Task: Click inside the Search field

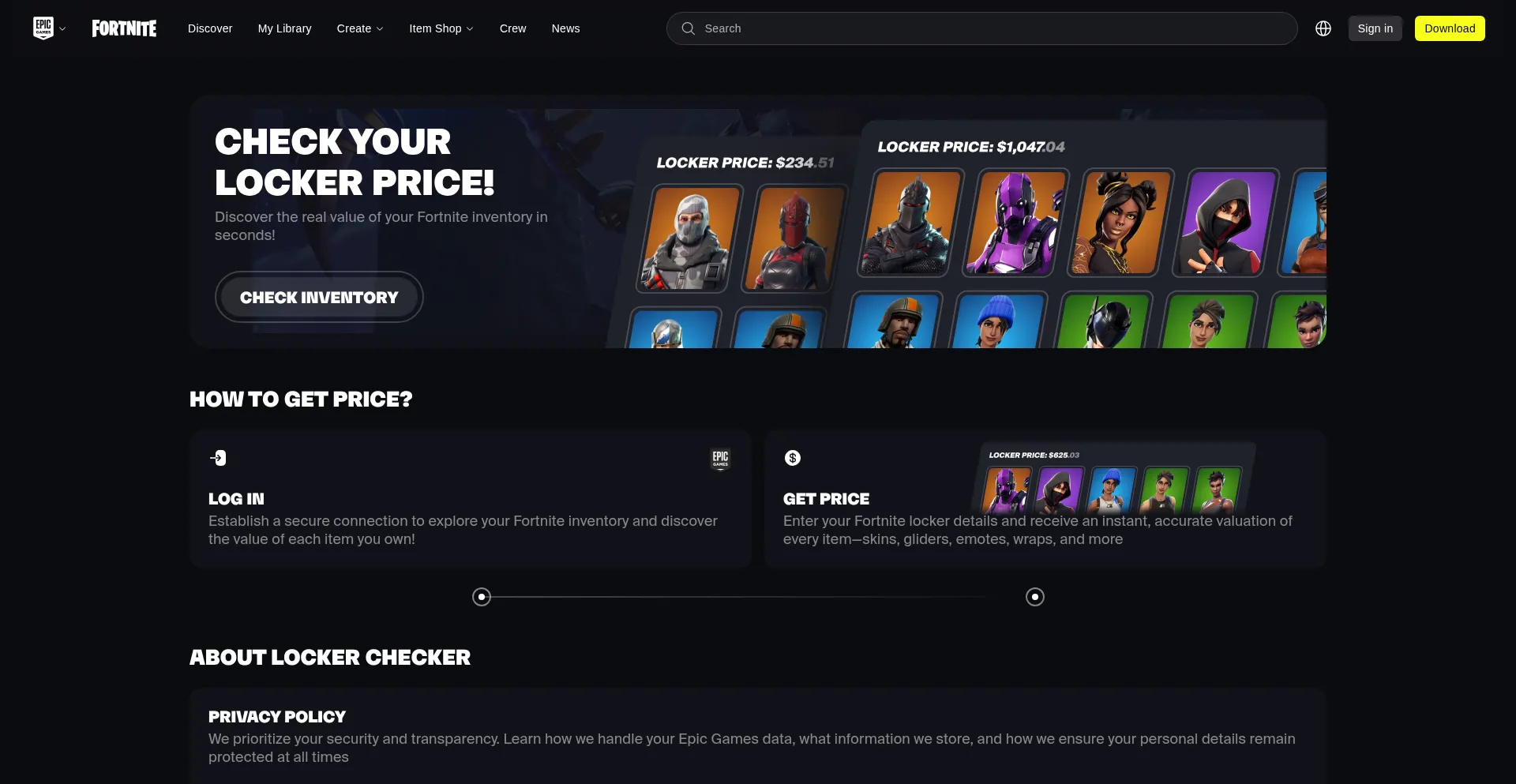Action: click(x=869, y=28)
